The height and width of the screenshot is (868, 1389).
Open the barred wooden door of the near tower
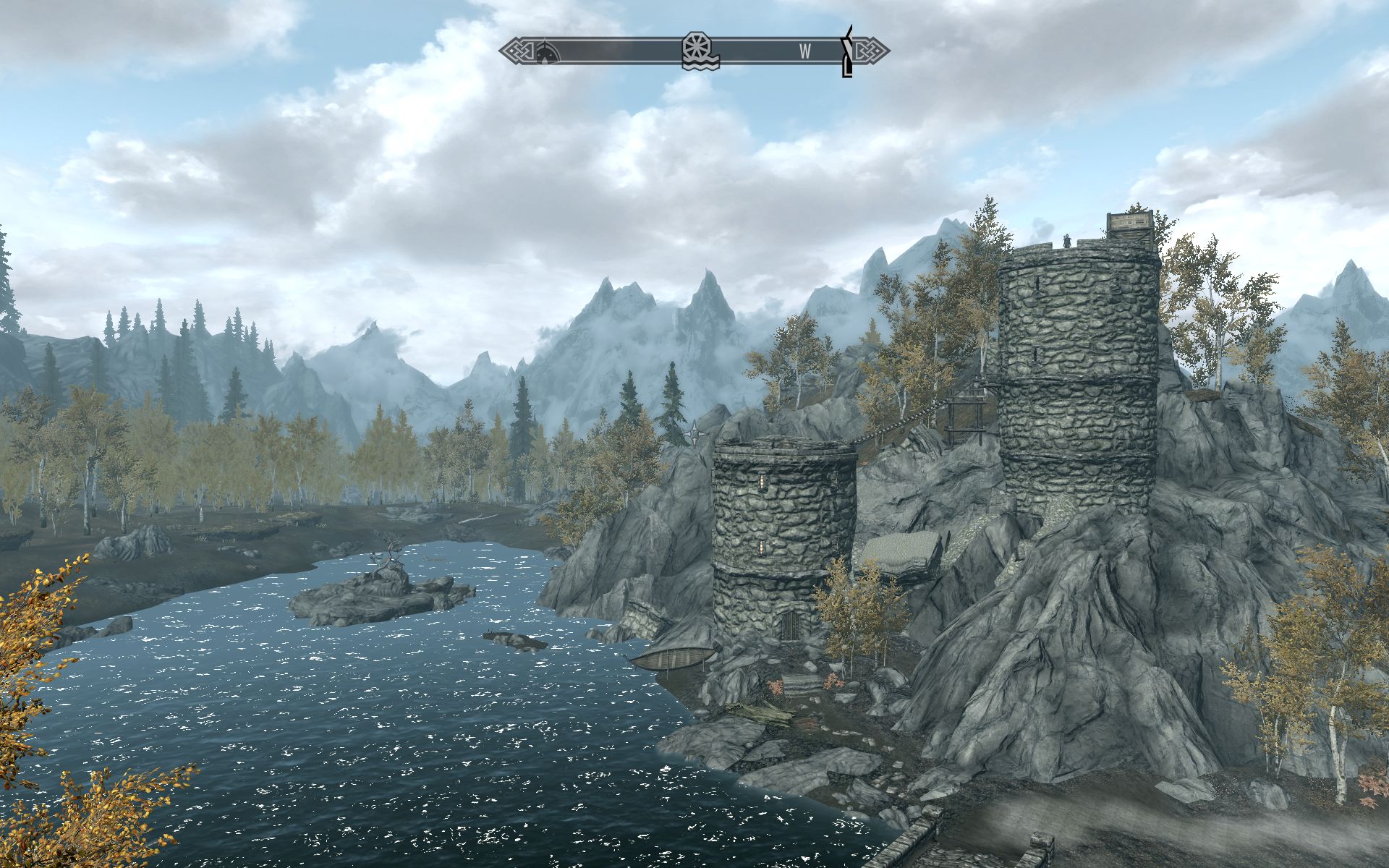click(790, 628)
